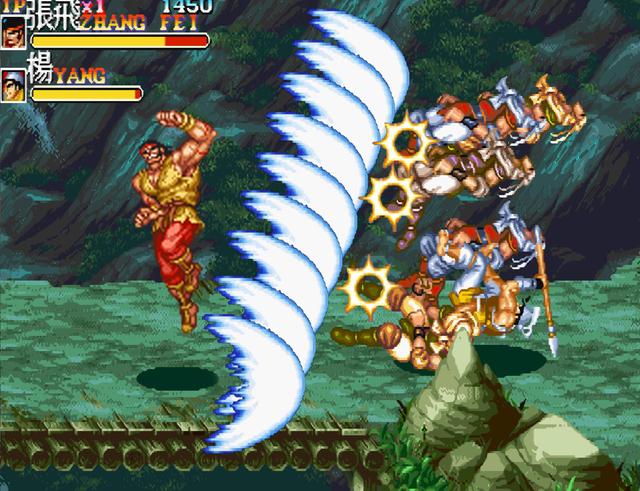Select the Yang enemy portrait
The height and width of the screenshot is (491, 640).
[14, 84]
